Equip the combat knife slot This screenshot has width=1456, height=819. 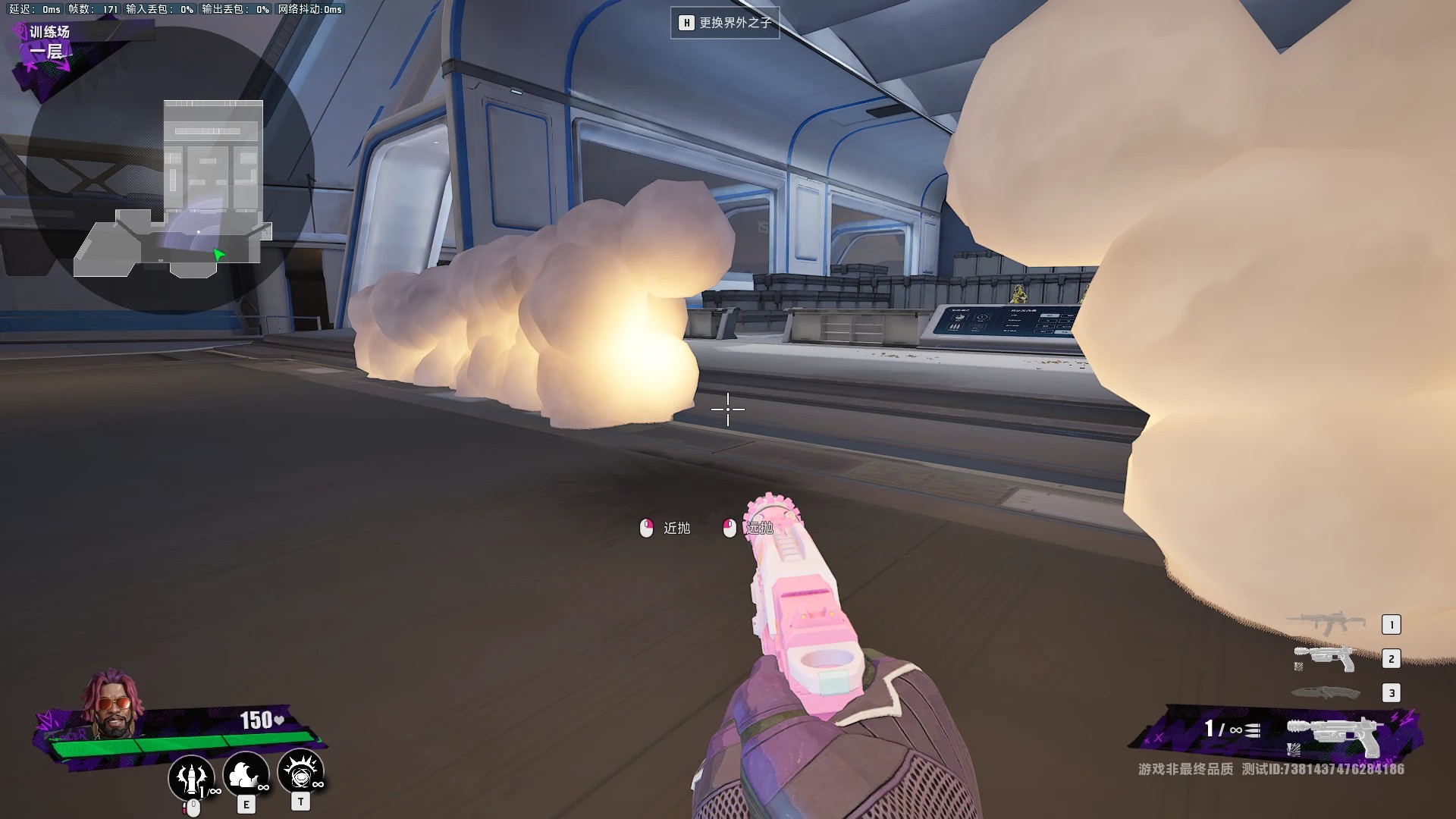tap(1326, 692)
